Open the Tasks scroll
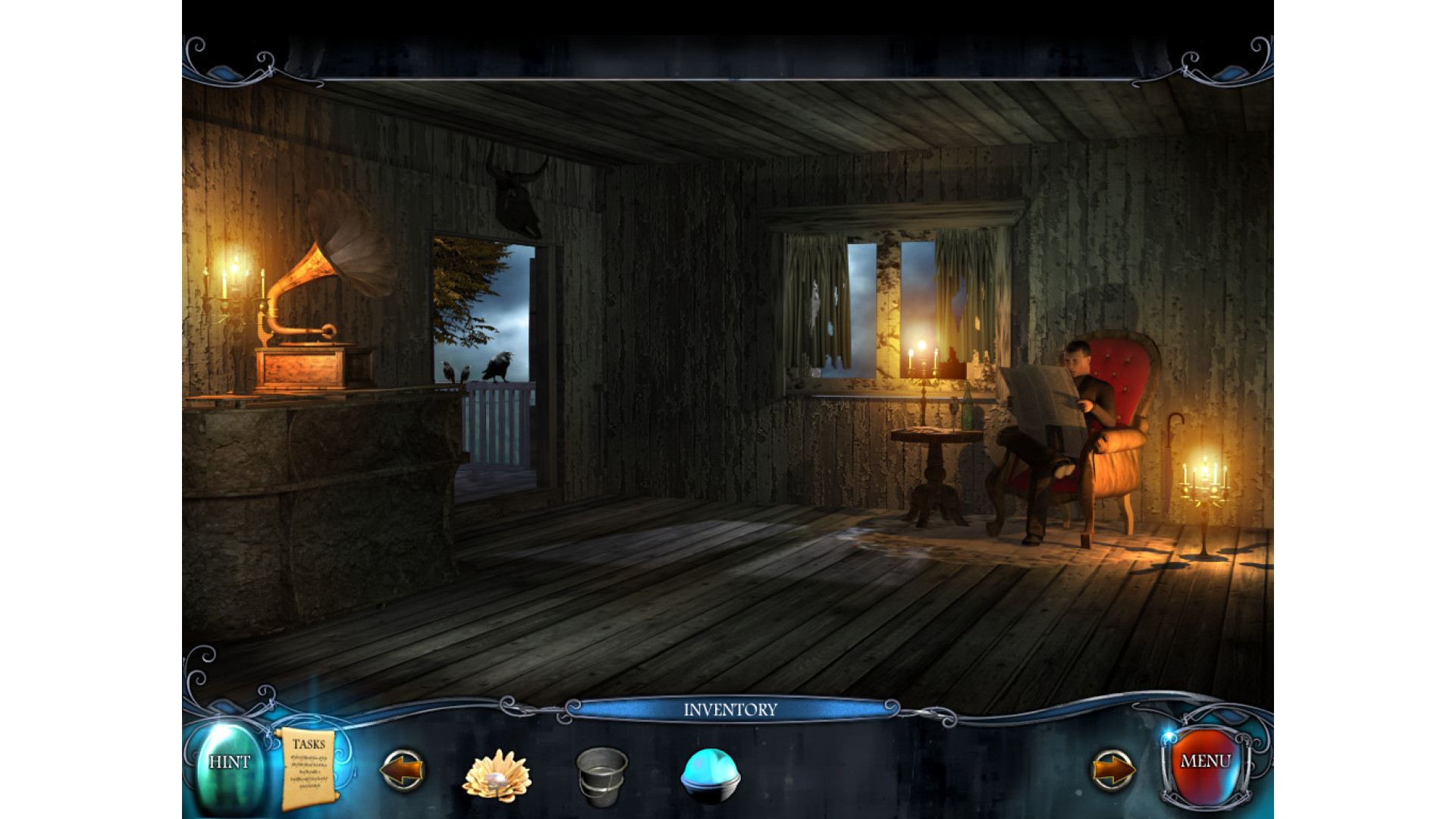The image size is (1456, 819). (308, 767)
